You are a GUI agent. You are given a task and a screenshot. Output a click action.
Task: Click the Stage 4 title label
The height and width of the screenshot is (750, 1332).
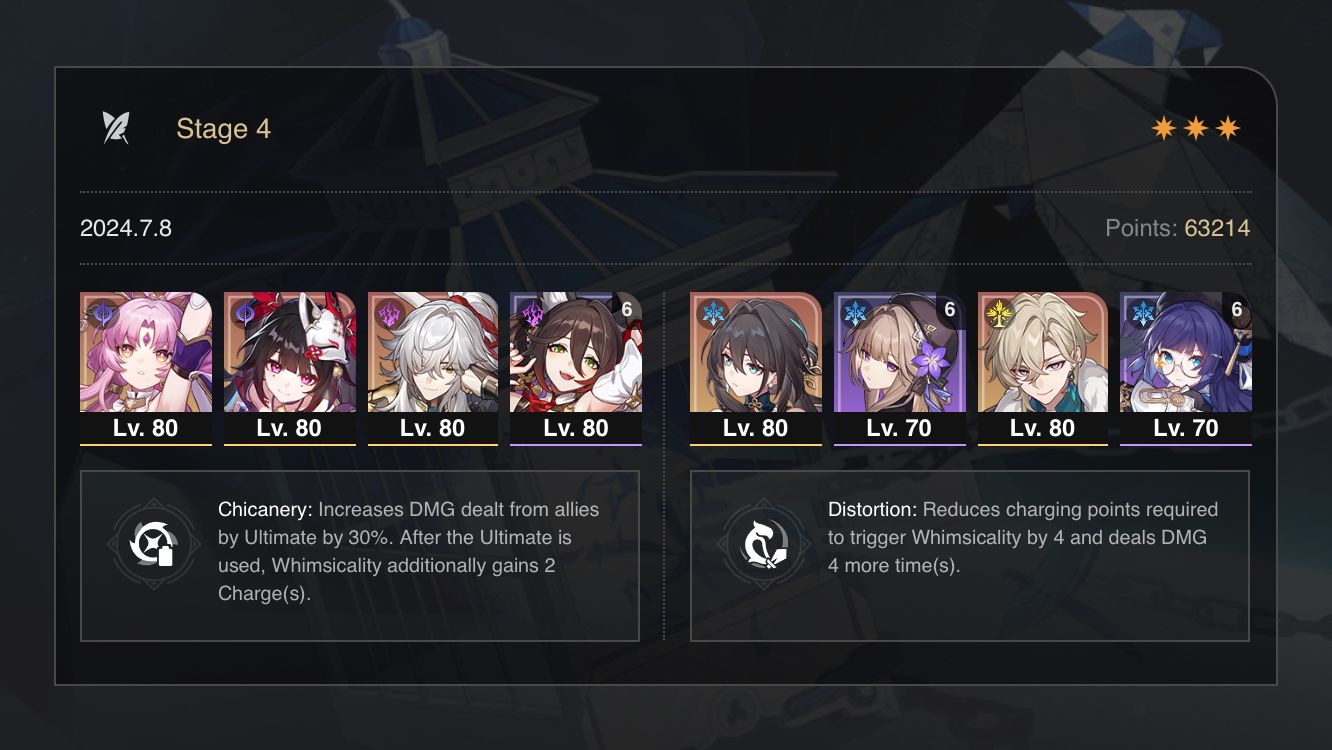pyautogui.click(x=223, y=128)
